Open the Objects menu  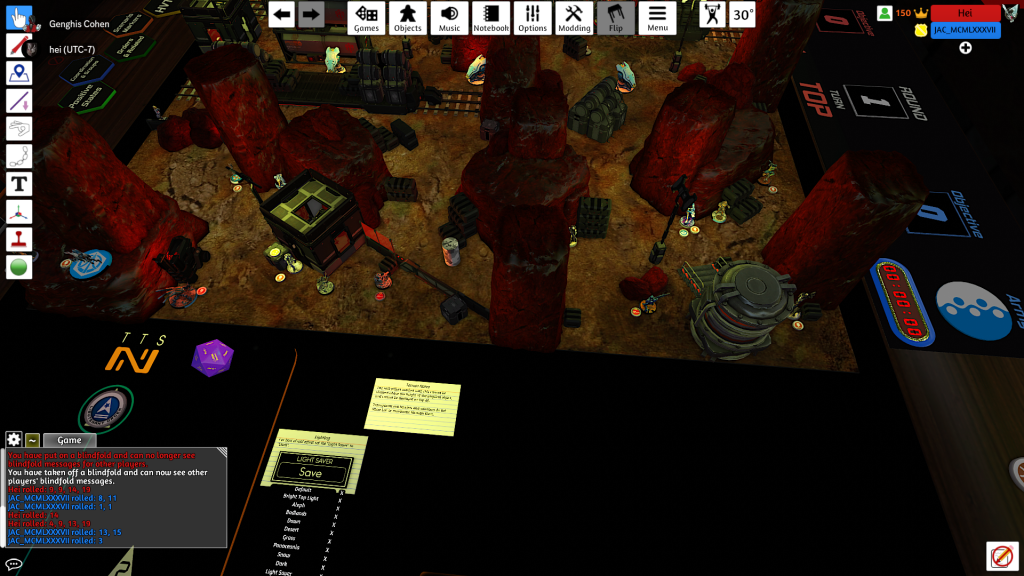[x=408, y=17]
